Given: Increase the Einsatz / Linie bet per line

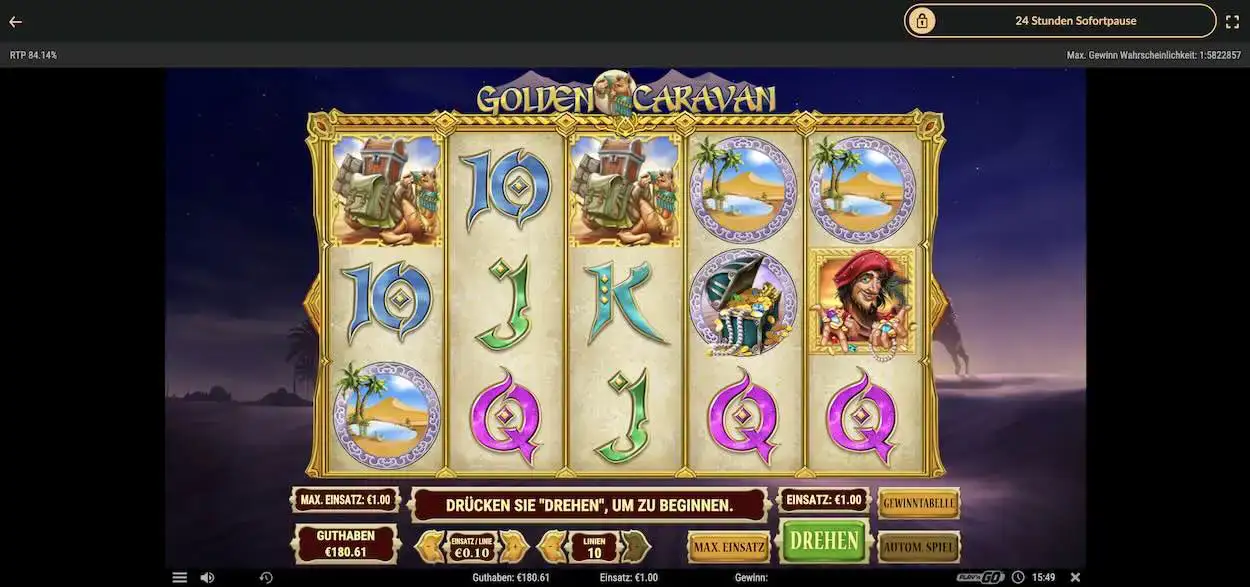Looking at the screenshot, I should [514, 546].
